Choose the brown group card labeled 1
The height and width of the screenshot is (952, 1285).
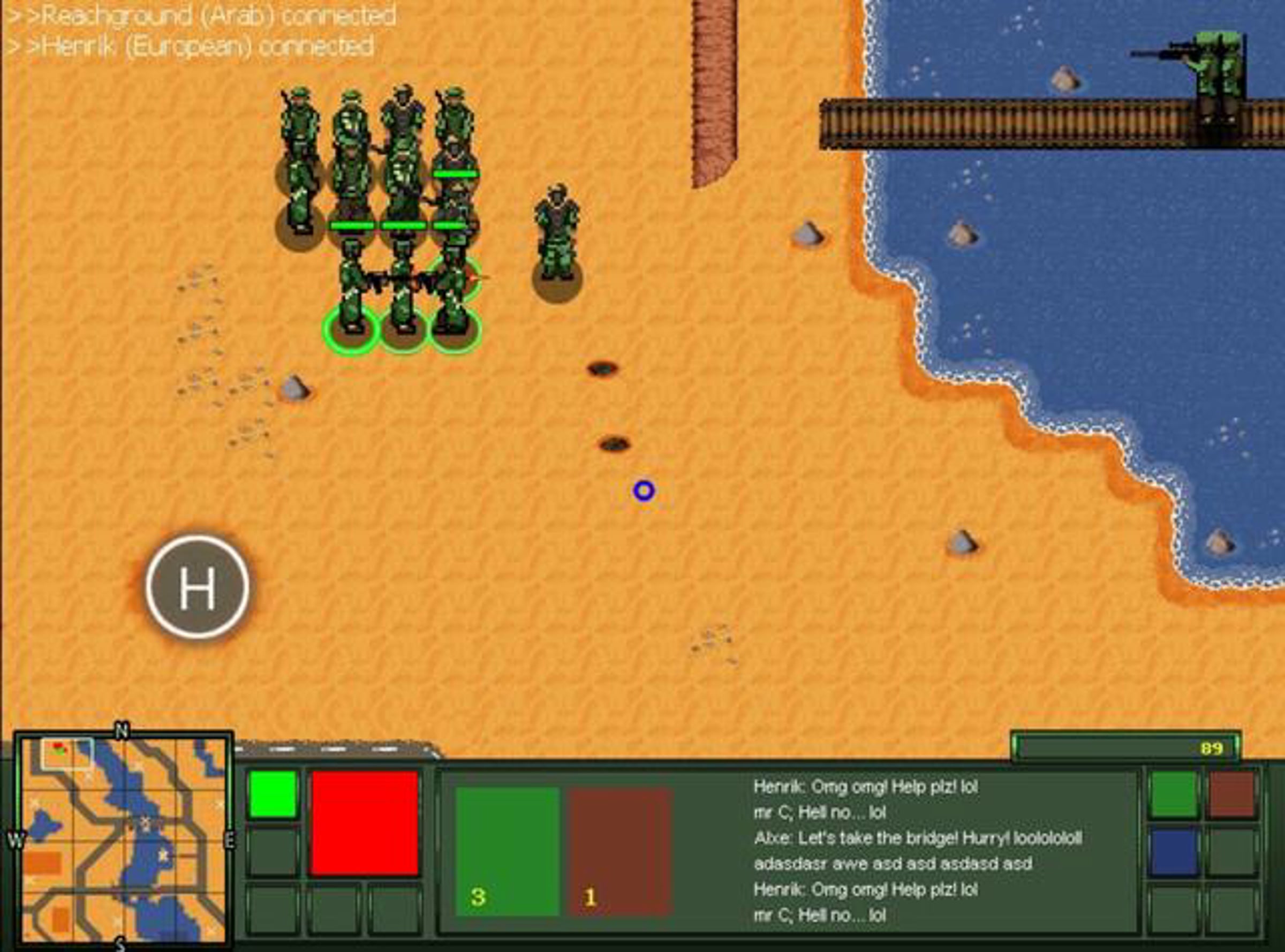coord(619,852)
